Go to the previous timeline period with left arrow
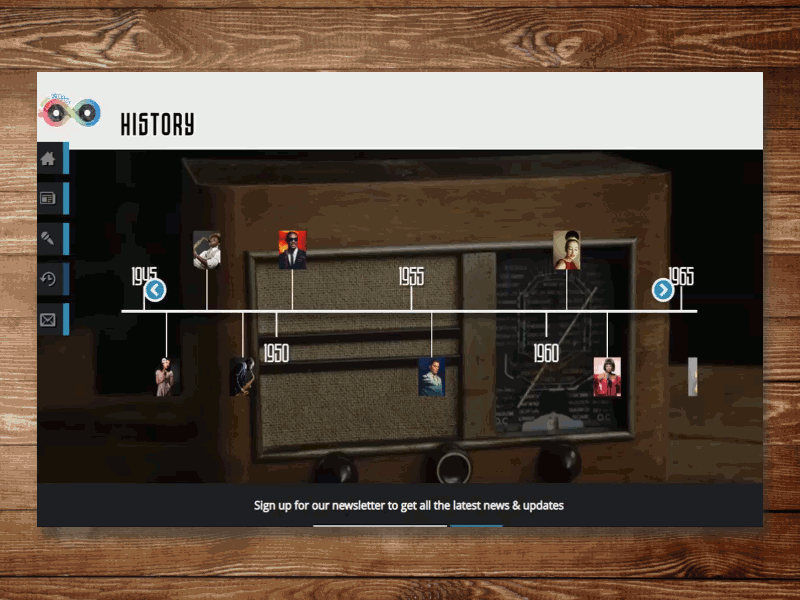The width and height of the screenshot is (800, 600). (x=155, y=290)
